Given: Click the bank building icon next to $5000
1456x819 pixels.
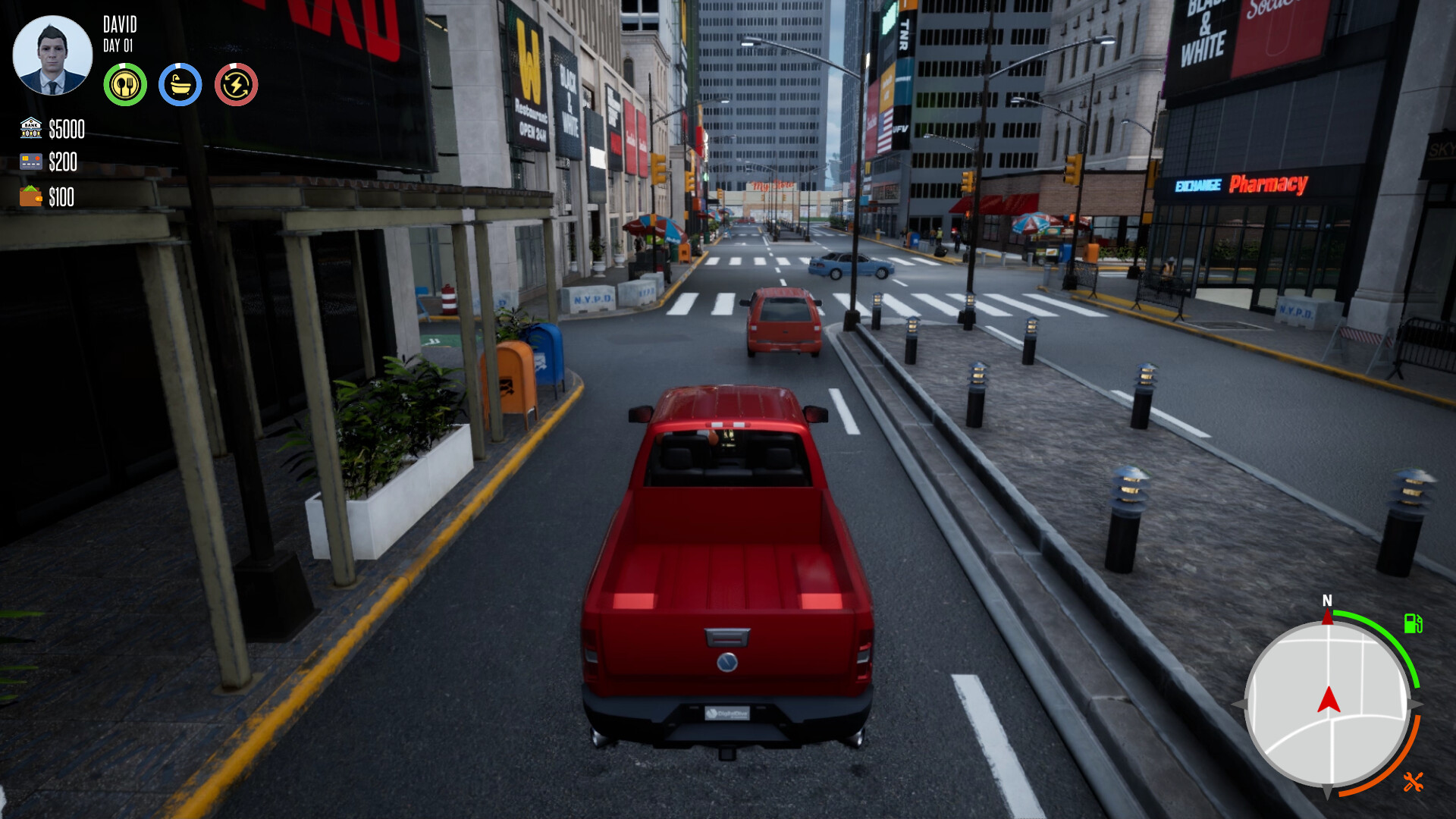Looking at the screenshot, I should (x=29, y=130).
